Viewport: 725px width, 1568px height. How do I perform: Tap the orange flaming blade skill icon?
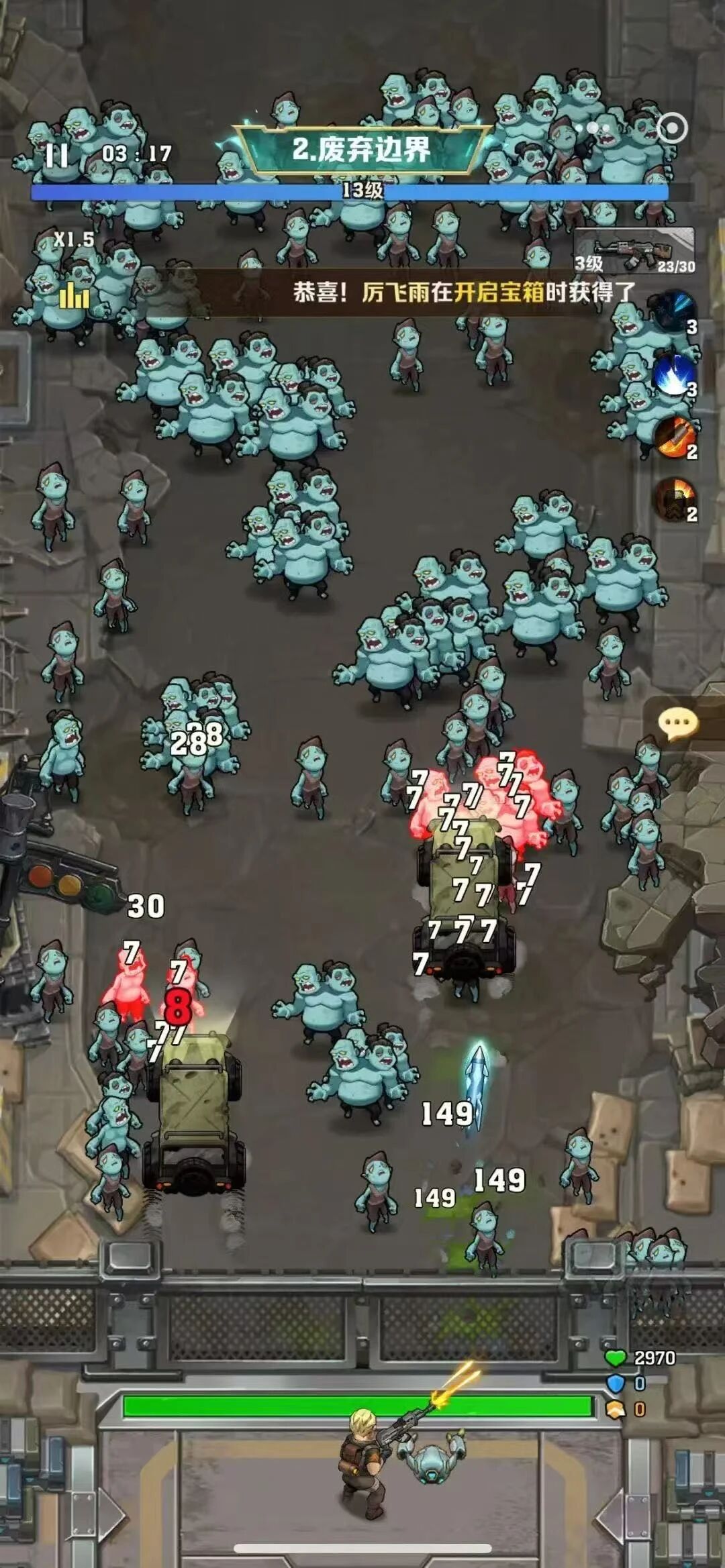pos(675,437)
